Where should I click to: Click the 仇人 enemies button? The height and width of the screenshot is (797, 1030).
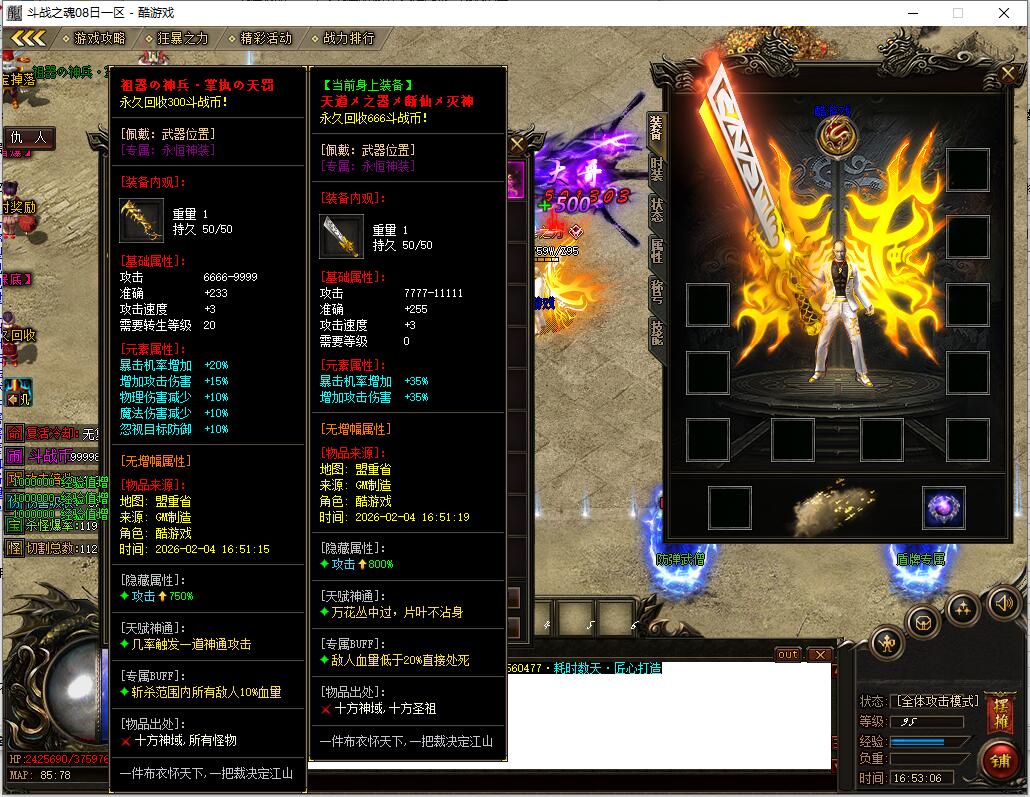[x=29, y=137]
